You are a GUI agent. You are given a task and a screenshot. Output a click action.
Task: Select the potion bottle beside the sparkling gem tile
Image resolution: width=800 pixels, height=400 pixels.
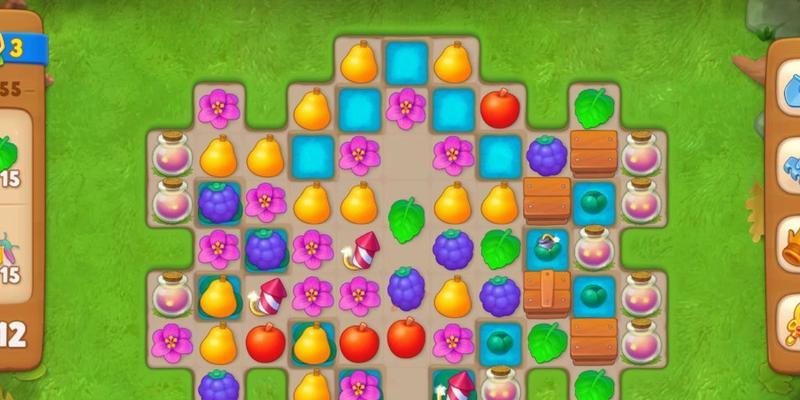coord(594,248)
